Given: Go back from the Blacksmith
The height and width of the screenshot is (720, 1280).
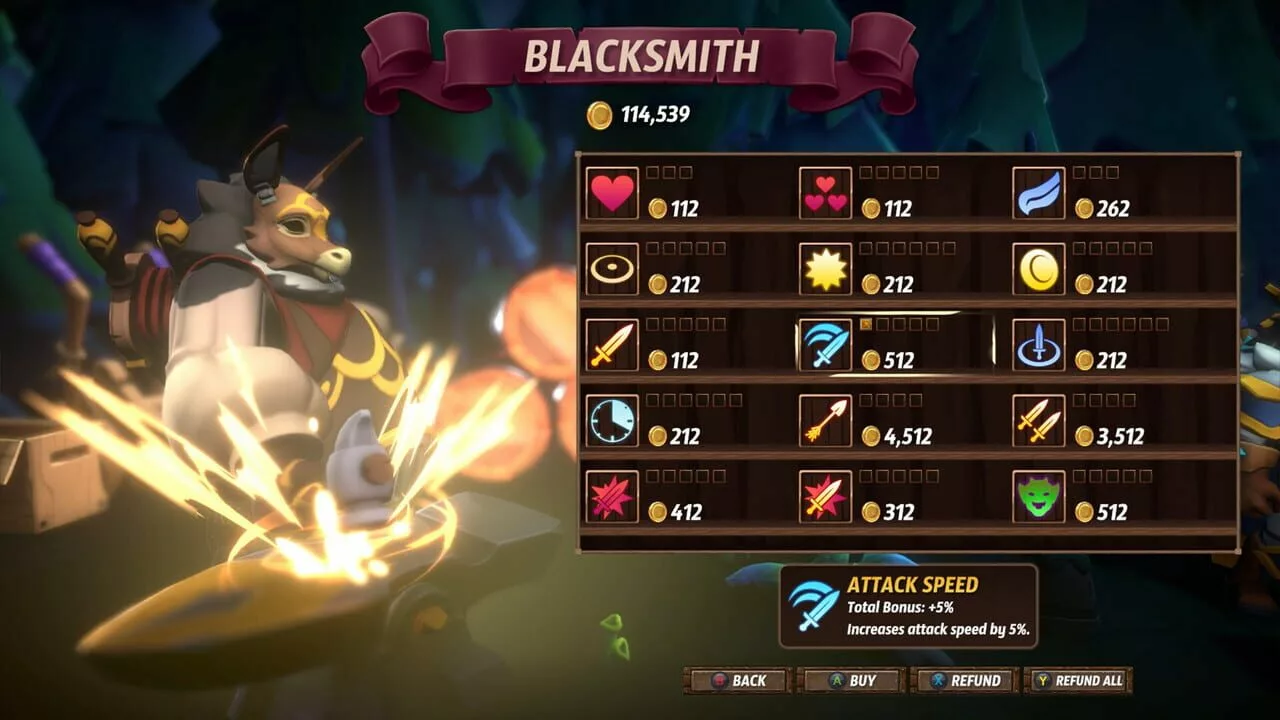Looking at the screenshot, I should (x=738, y=681).
